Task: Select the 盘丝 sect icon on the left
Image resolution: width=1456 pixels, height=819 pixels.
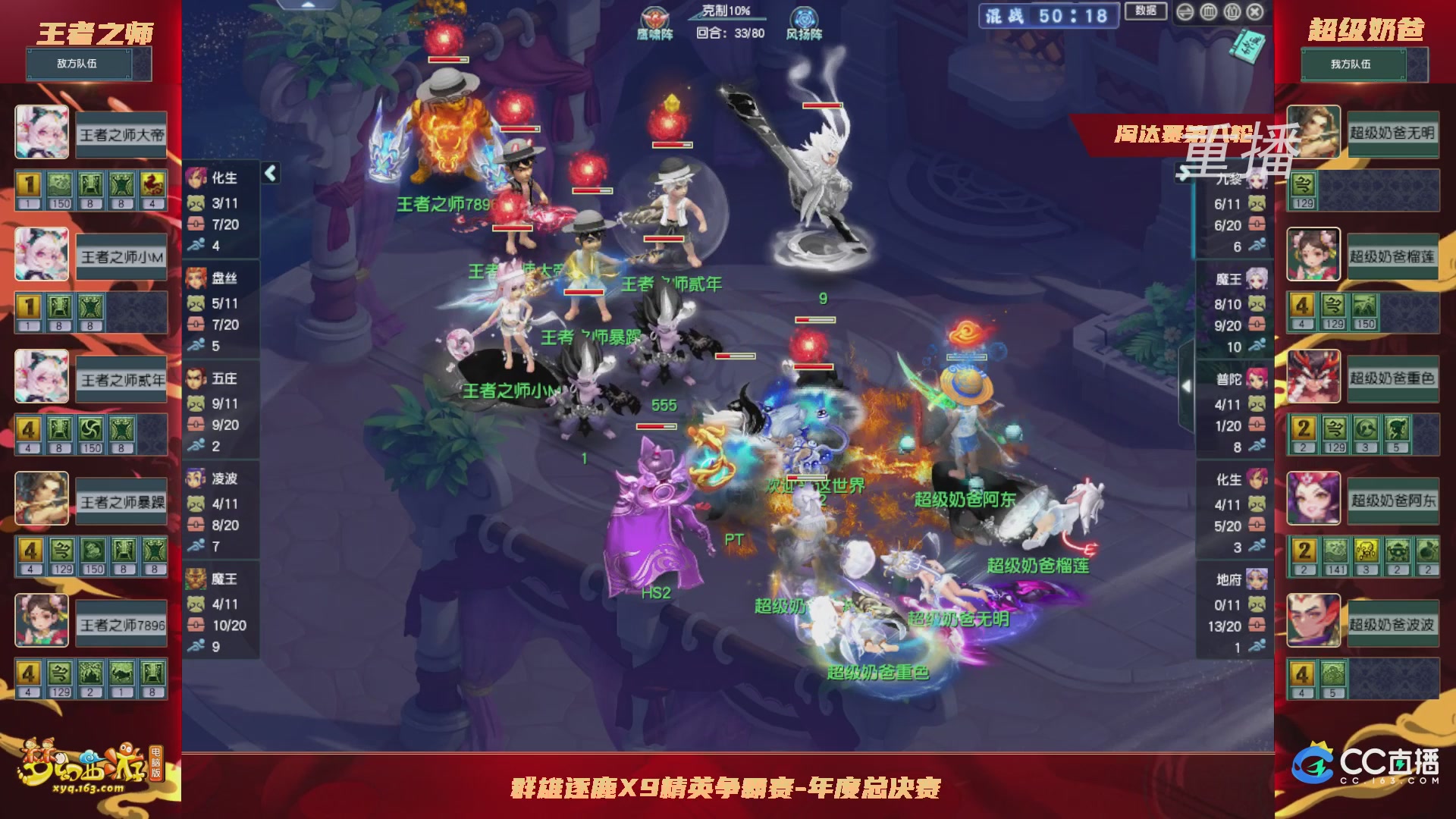Action: tap(196, 278)
